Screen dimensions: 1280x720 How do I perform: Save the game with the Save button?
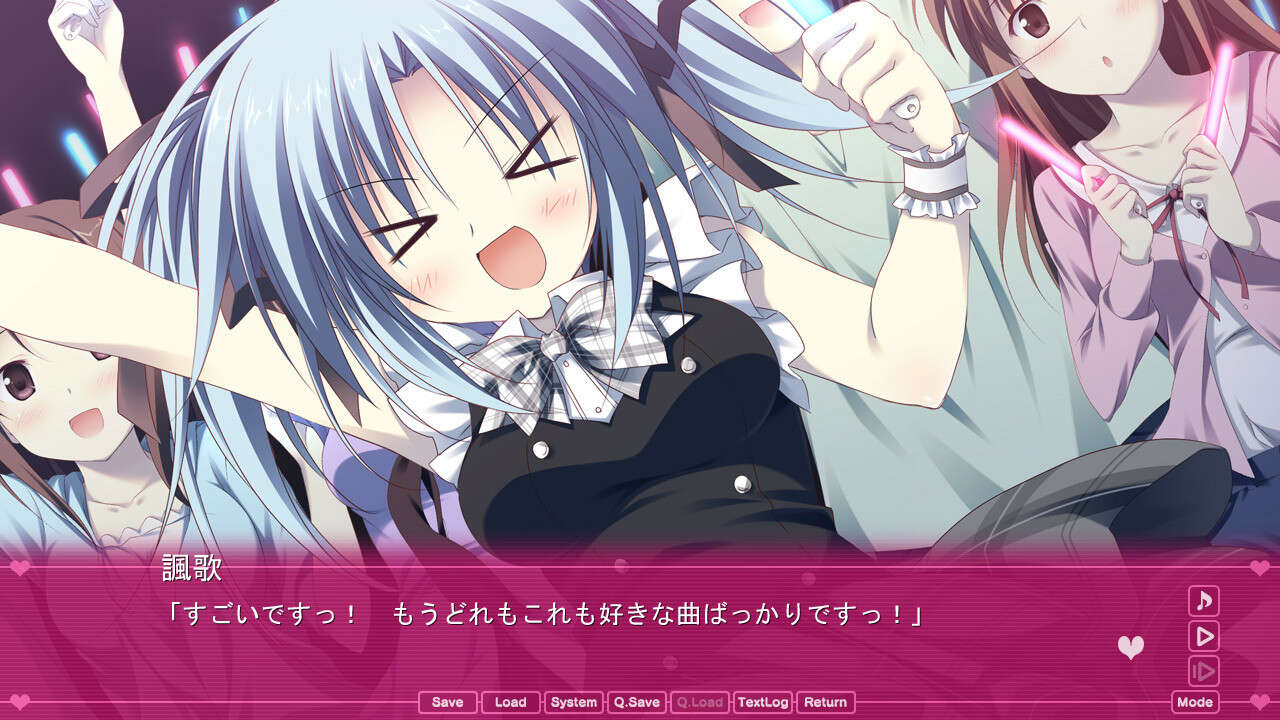point(446,702)
